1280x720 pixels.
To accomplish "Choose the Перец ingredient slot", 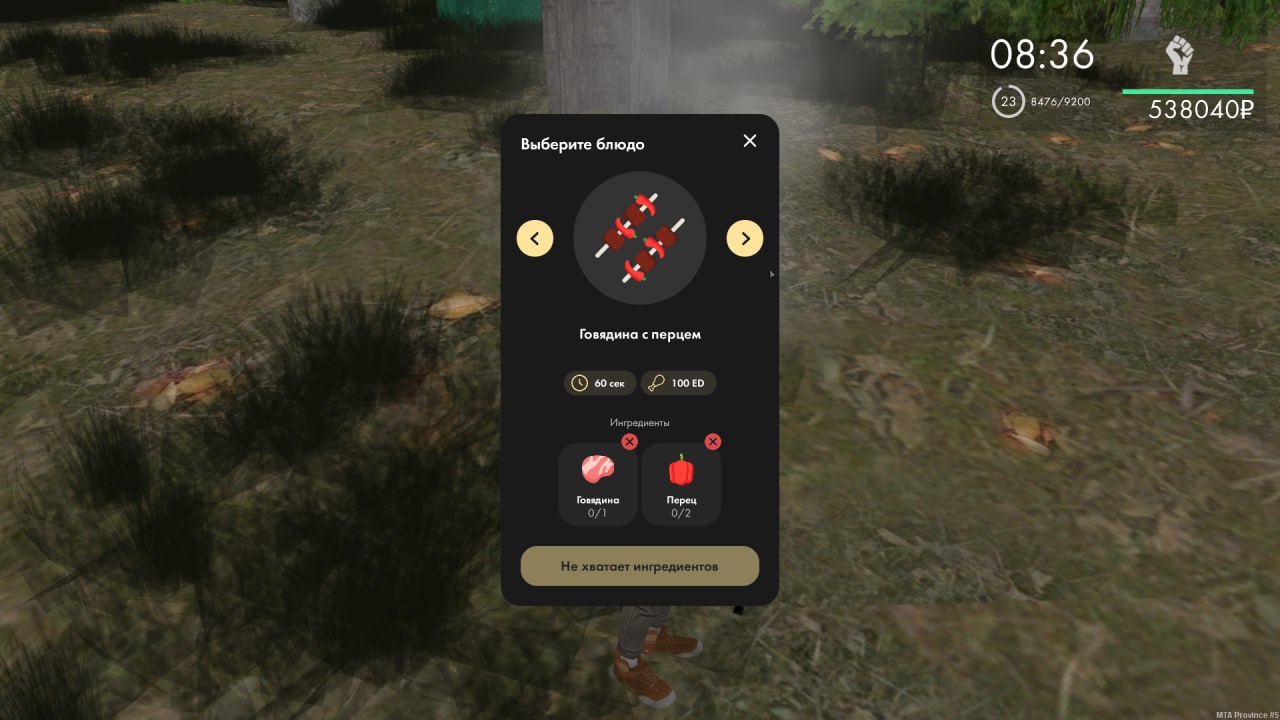I will pos(681,485).
